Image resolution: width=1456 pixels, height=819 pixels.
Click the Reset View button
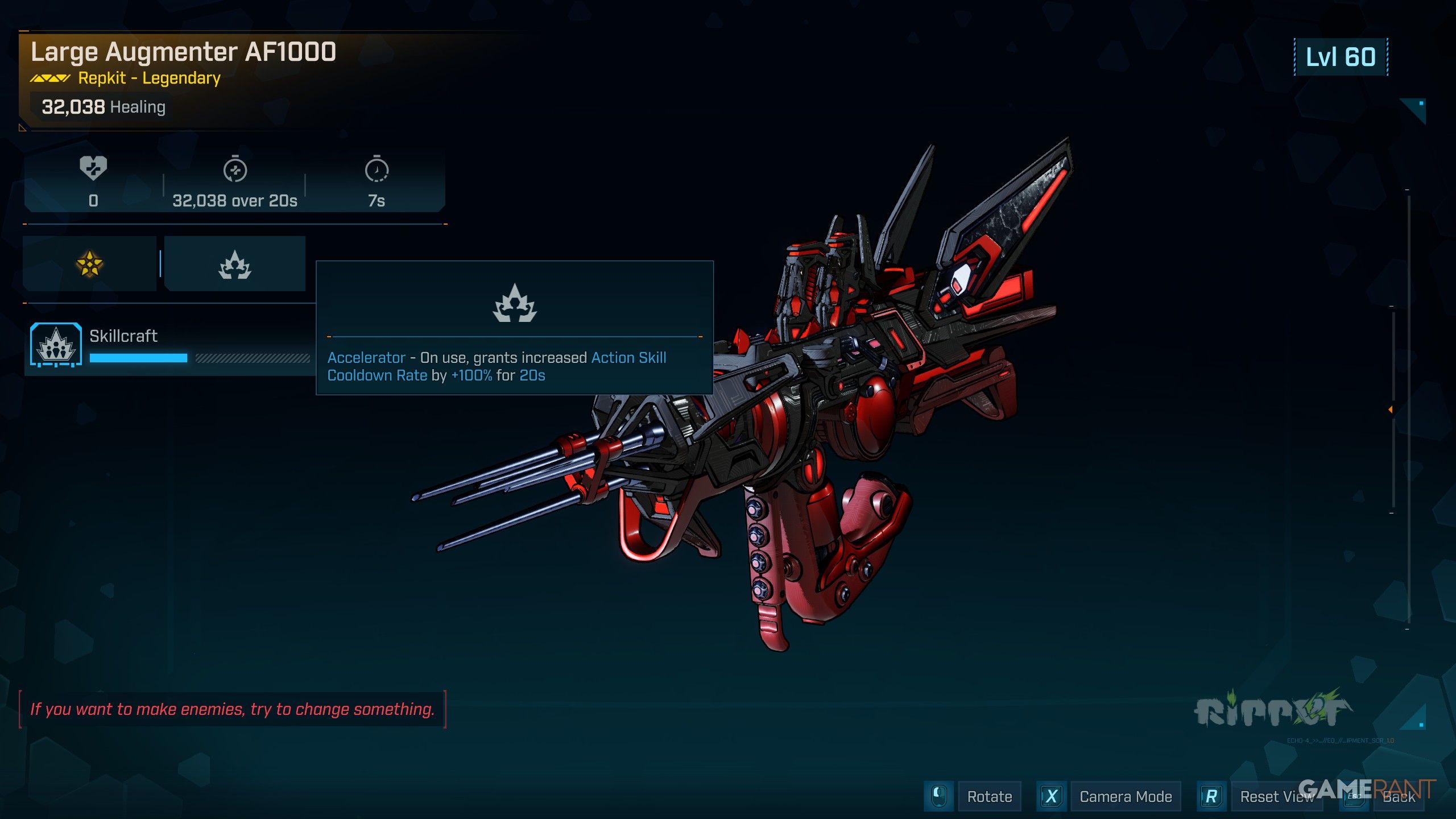point(1276,796)
